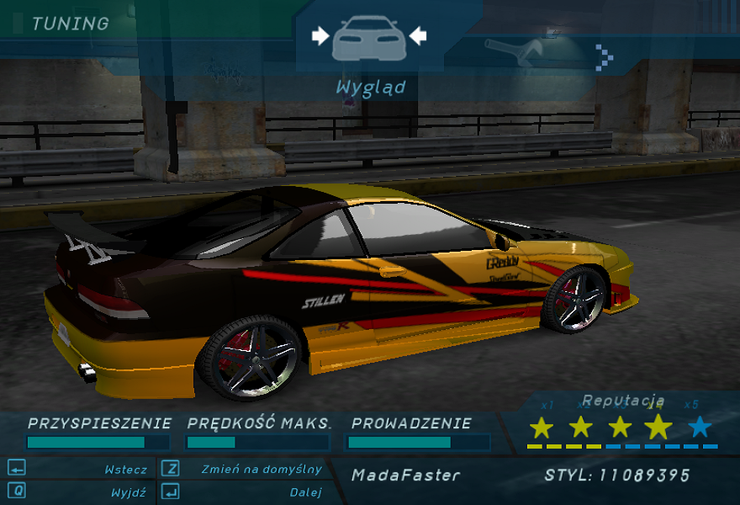Select the Wygląd car icon category
Screen dimensions: 740x505
point(369,37)
